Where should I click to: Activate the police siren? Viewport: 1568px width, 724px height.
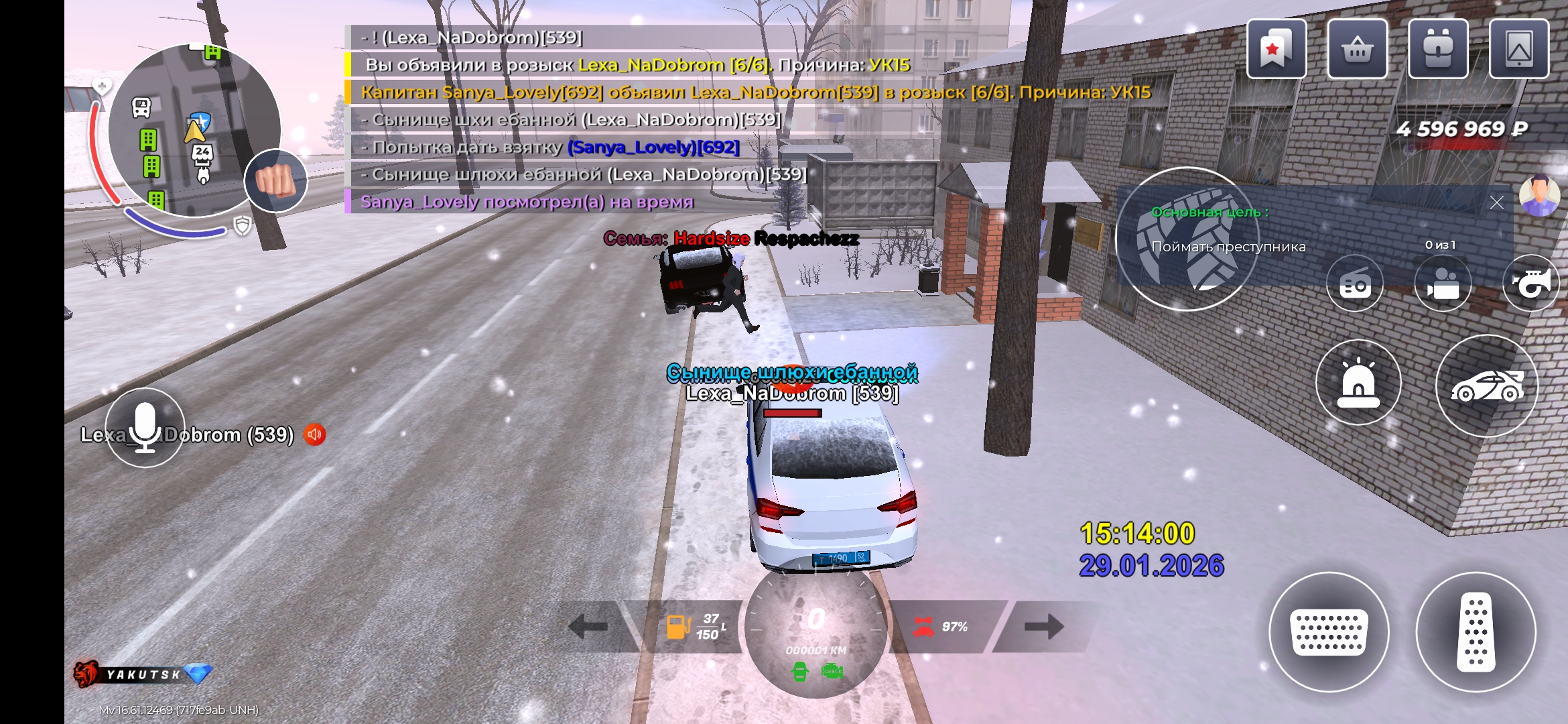pyautogui.click(x=1358, y=383)
